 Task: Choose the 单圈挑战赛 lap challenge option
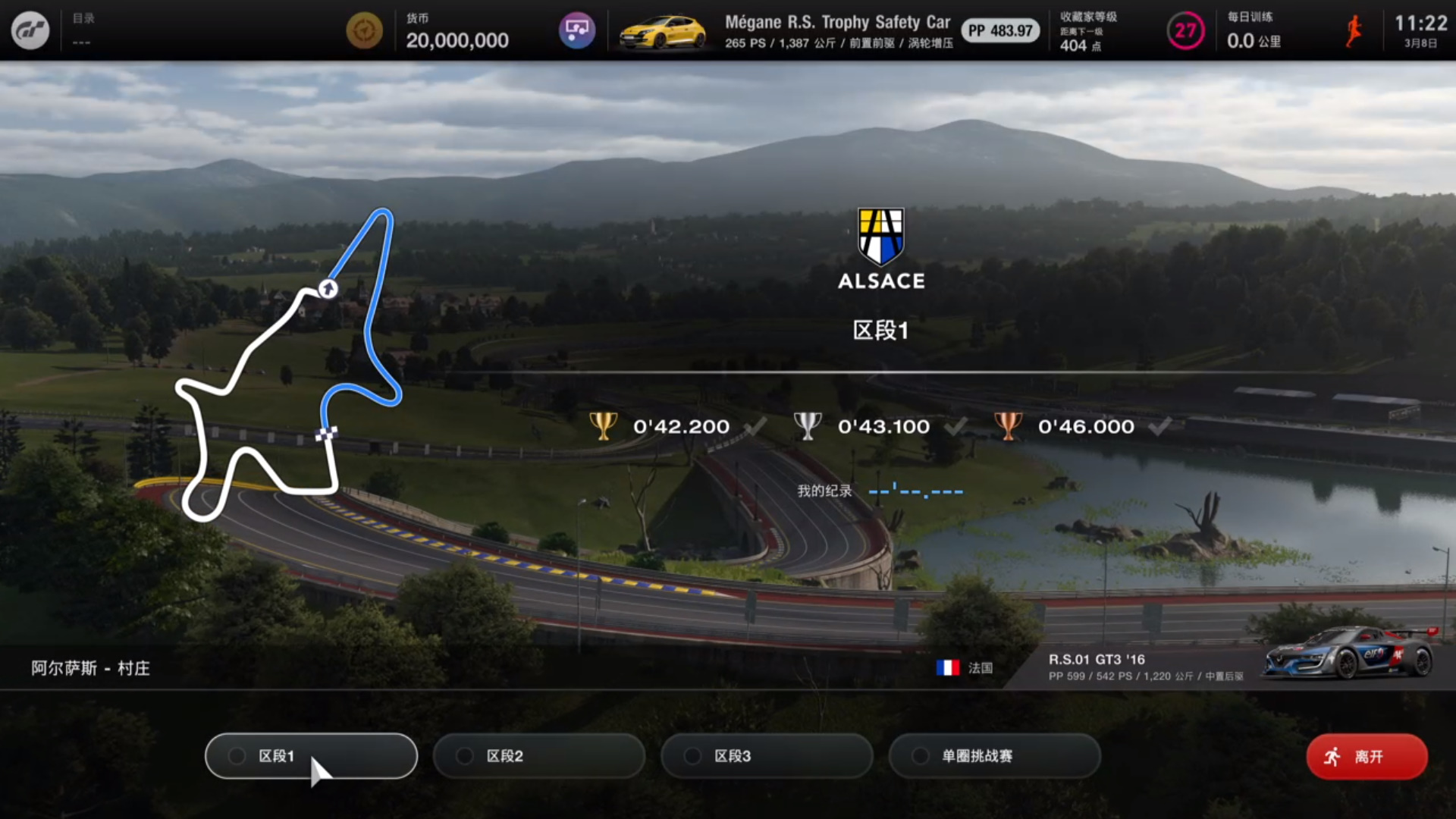tap(994, 756)
